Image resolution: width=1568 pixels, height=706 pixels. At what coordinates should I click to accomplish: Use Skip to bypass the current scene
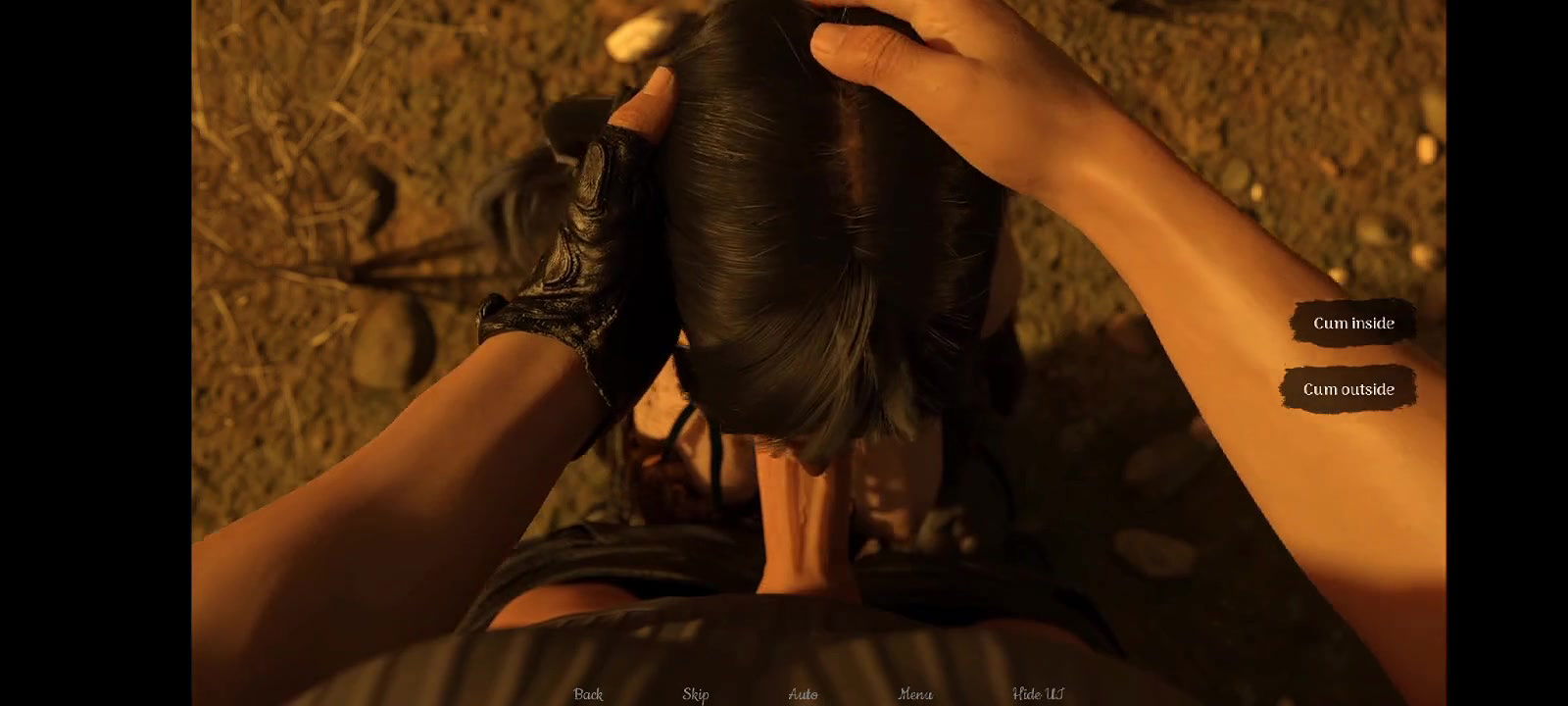696,693
